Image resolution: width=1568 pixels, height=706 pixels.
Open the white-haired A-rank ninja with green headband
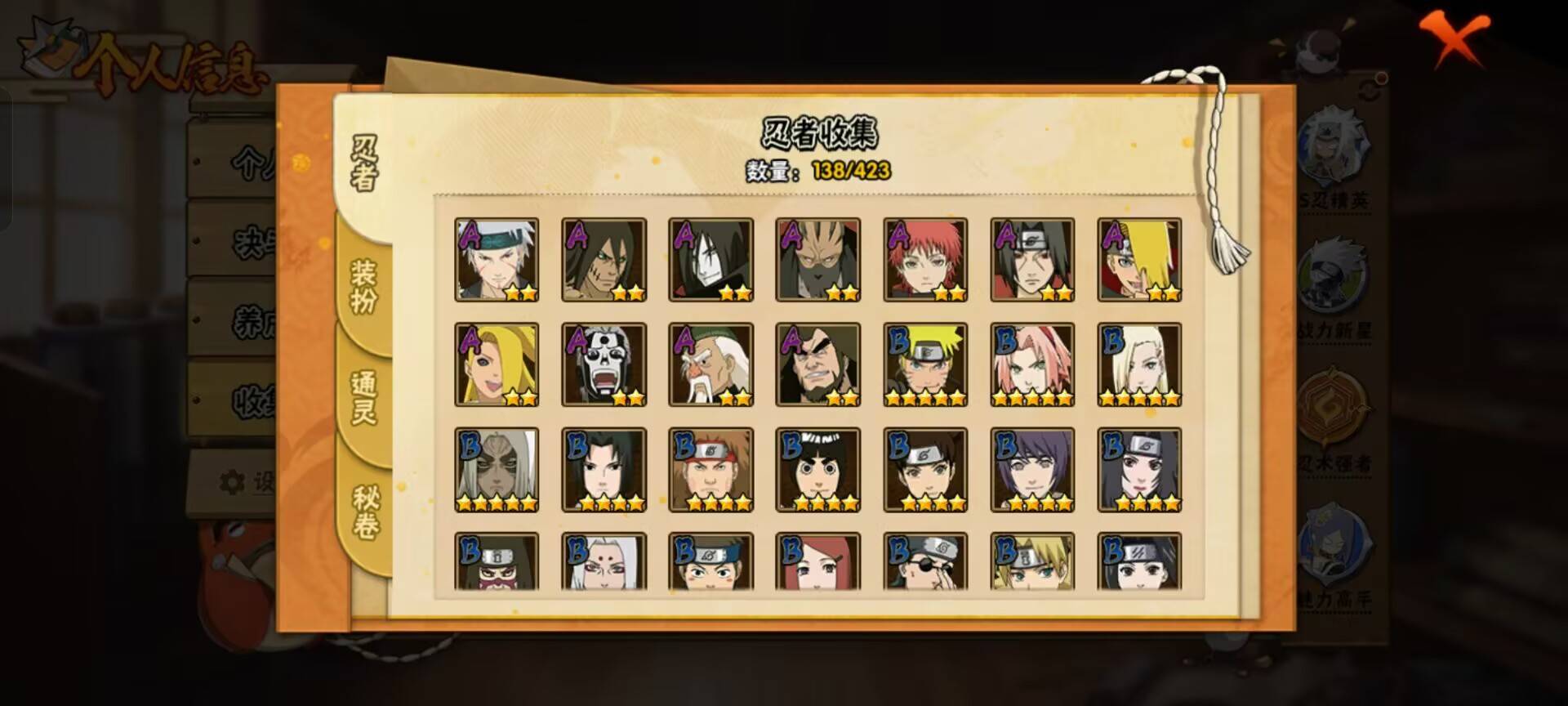497,260
